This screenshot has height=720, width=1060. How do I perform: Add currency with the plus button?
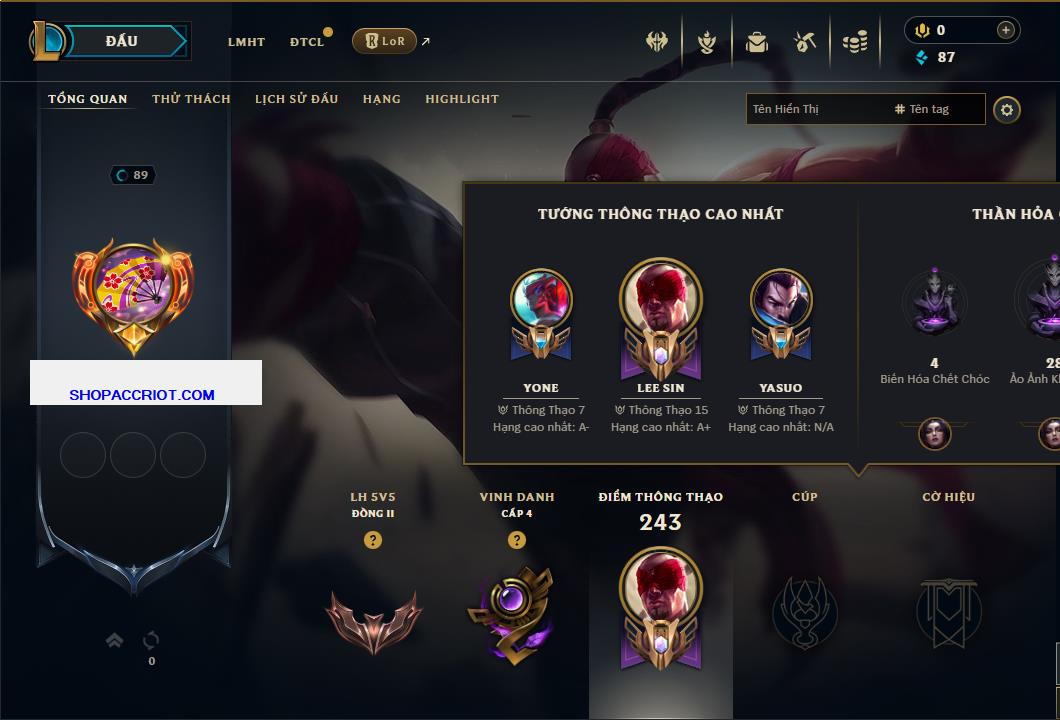coord(1006,30)
